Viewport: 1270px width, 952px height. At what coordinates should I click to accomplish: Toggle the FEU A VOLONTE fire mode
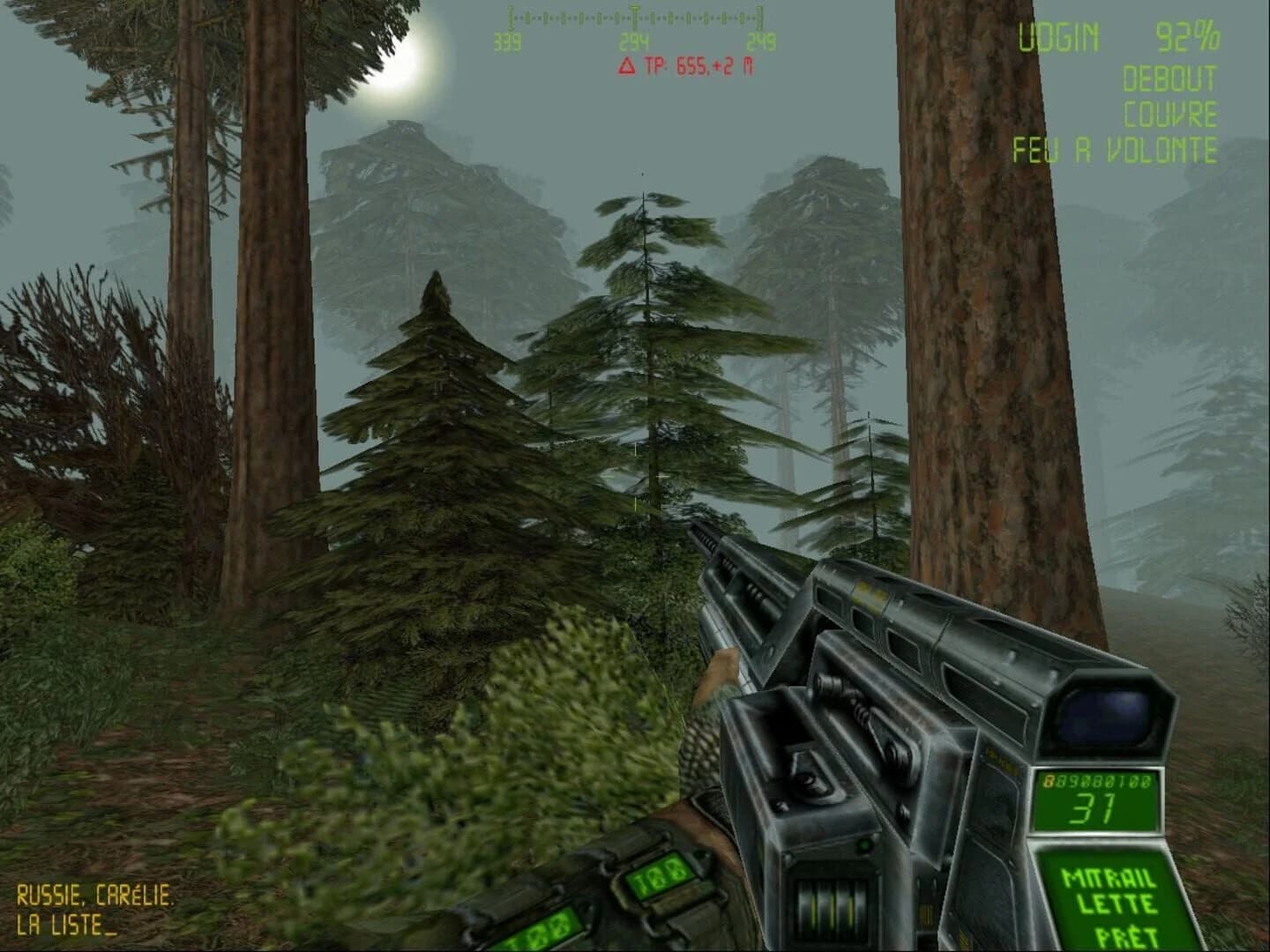pos(1115,148)
